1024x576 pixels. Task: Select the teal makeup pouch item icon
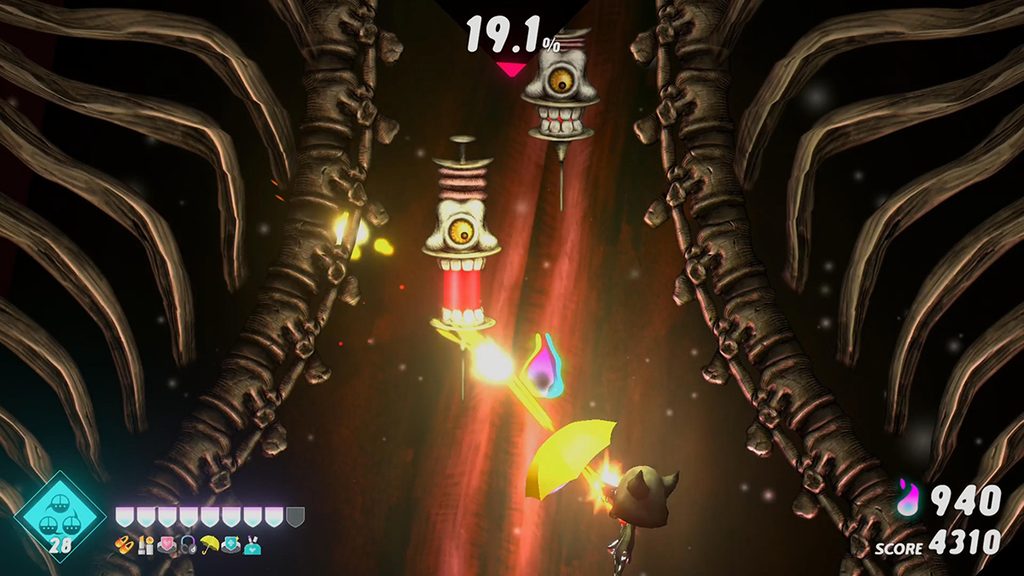pyautogui.click(x=252, y=546)
